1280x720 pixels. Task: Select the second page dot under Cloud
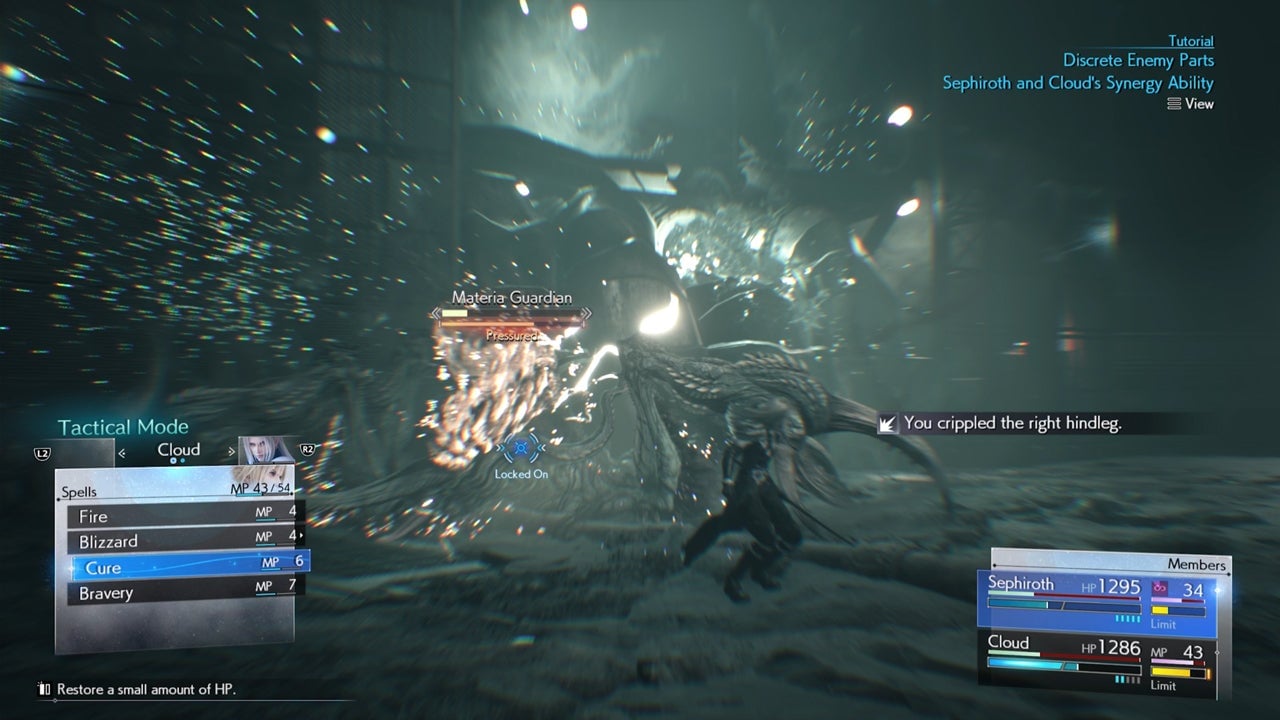pyautogui.click(x=182, y=460)
